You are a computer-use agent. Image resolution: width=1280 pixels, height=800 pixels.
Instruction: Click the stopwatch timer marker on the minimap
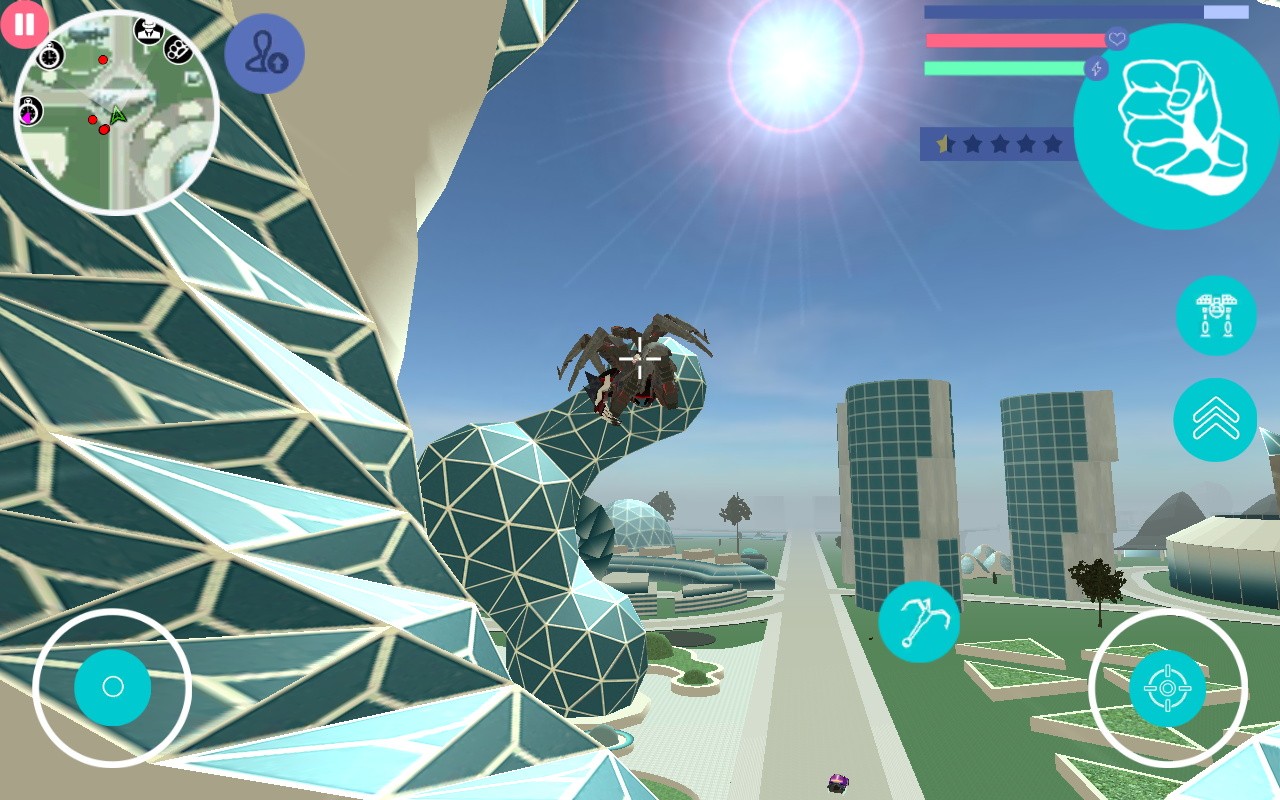click(49, 57)
